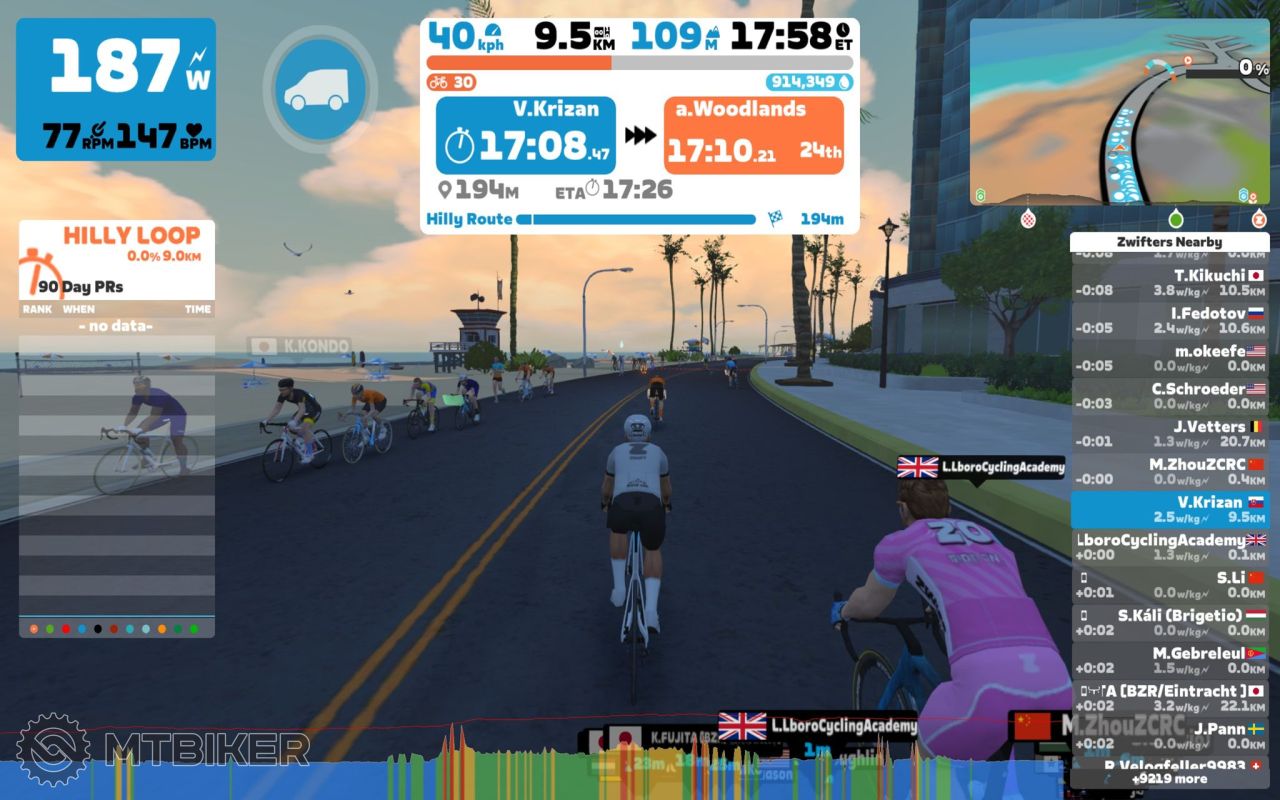This screenshot has width=1280, height=800.
Task: Select T.Kikuchi in Zwifters Nearby list
Action: pos(1169,283)
